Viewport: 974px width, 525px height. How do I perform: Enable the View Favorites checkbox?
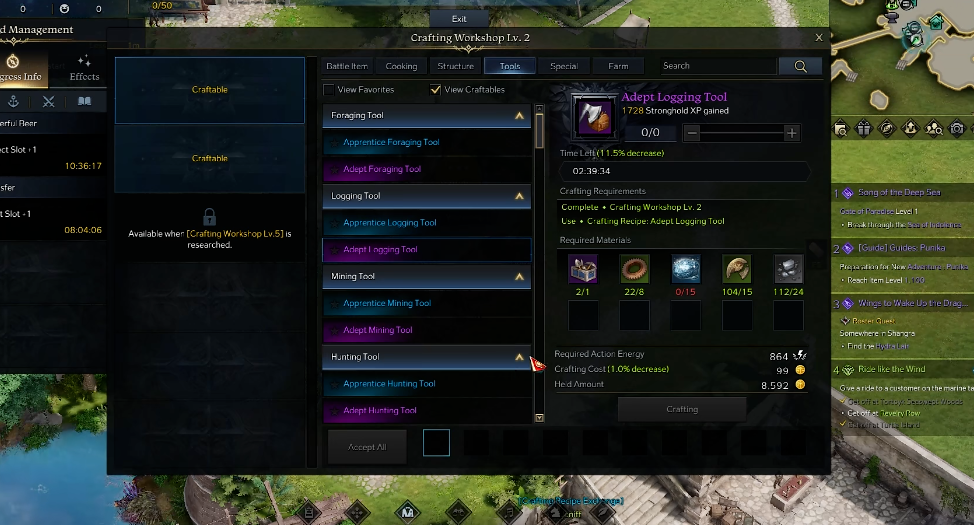(329, 90)
